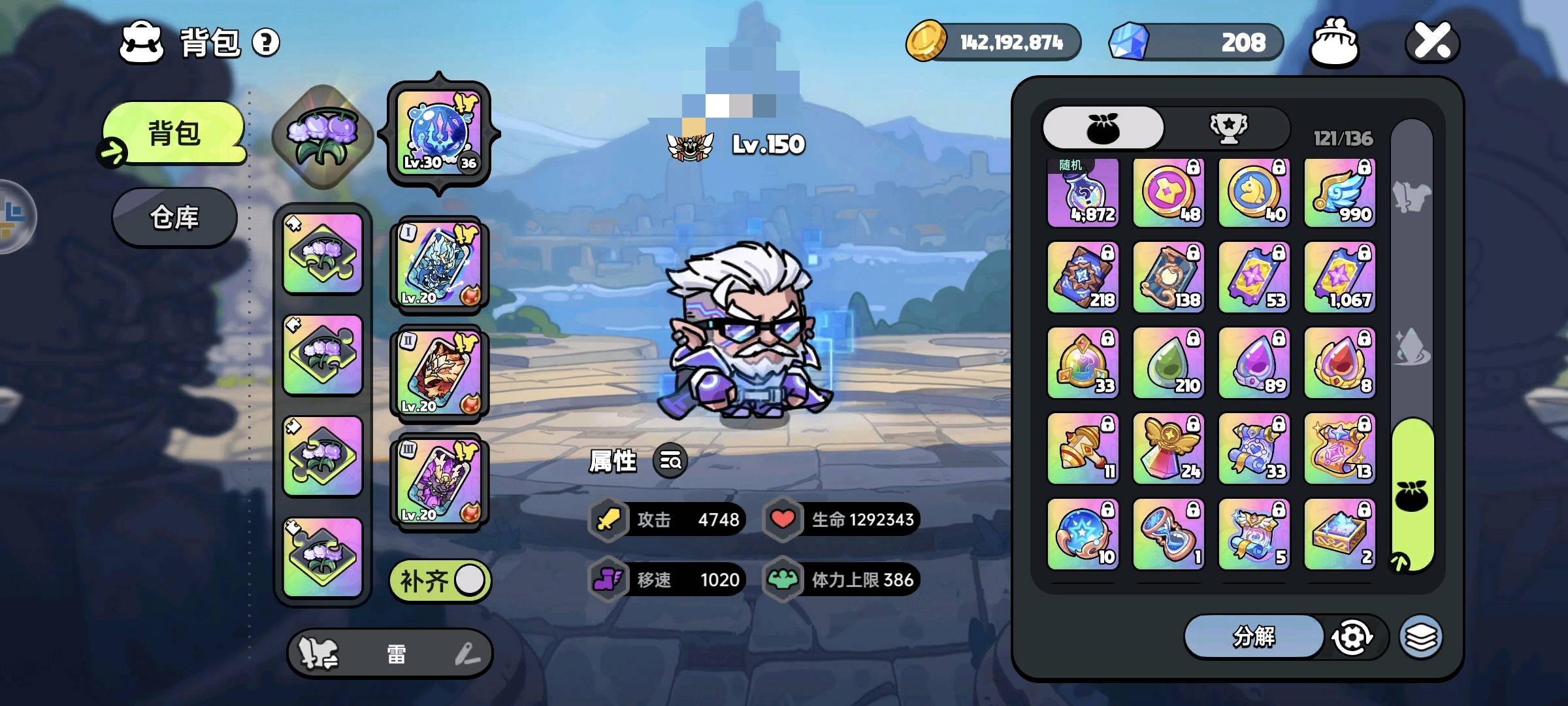The width and height of the screenshot is (1568, 706).
Task: Click the stacked layers button
Action: point(1421,637)
